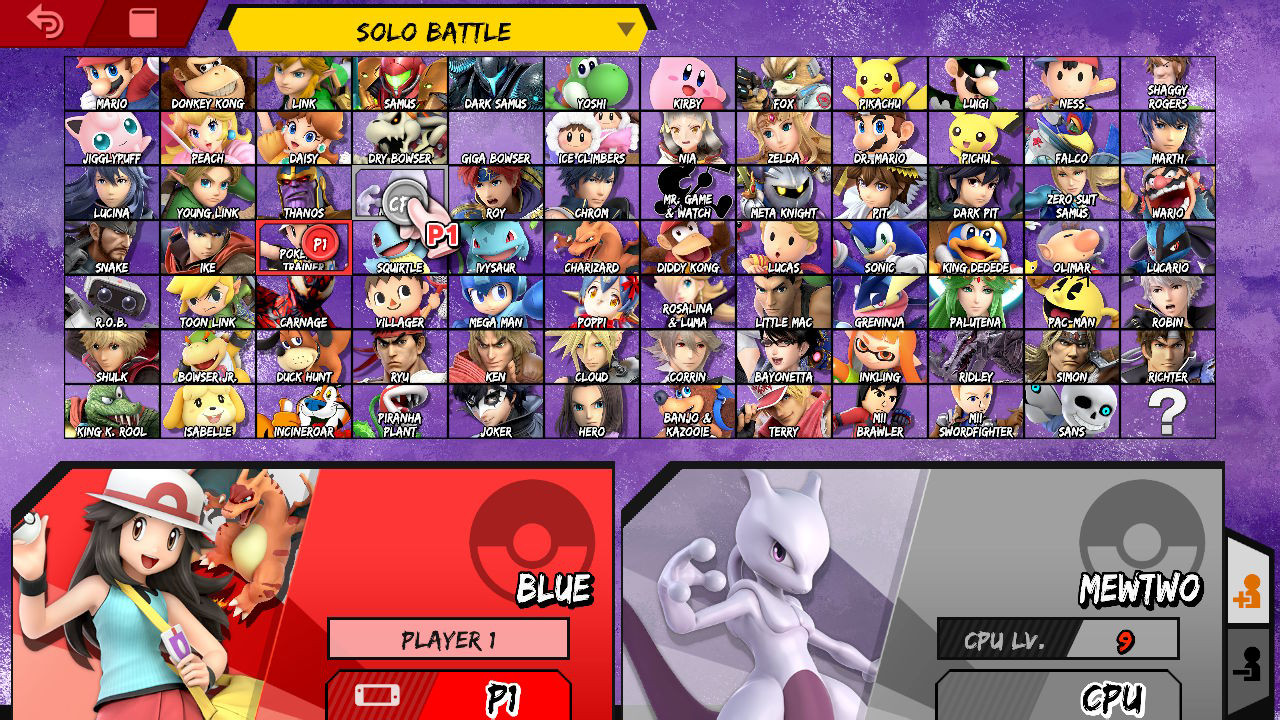Click the P1 token on Pokémon Trainer
The height and width of the screenshot is (720, 1280).
322,241
